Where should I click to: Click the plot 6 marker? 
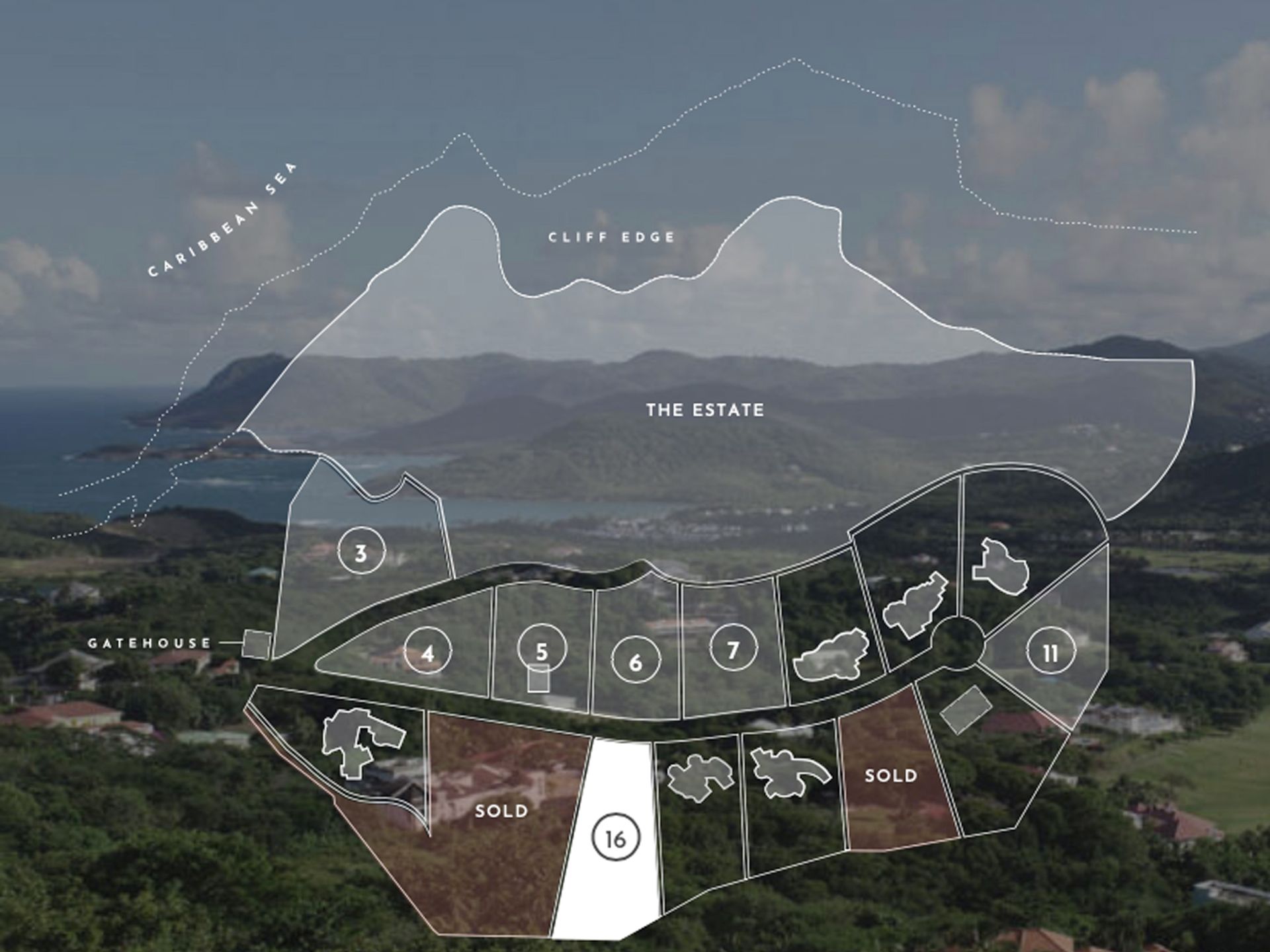[635, 662]
